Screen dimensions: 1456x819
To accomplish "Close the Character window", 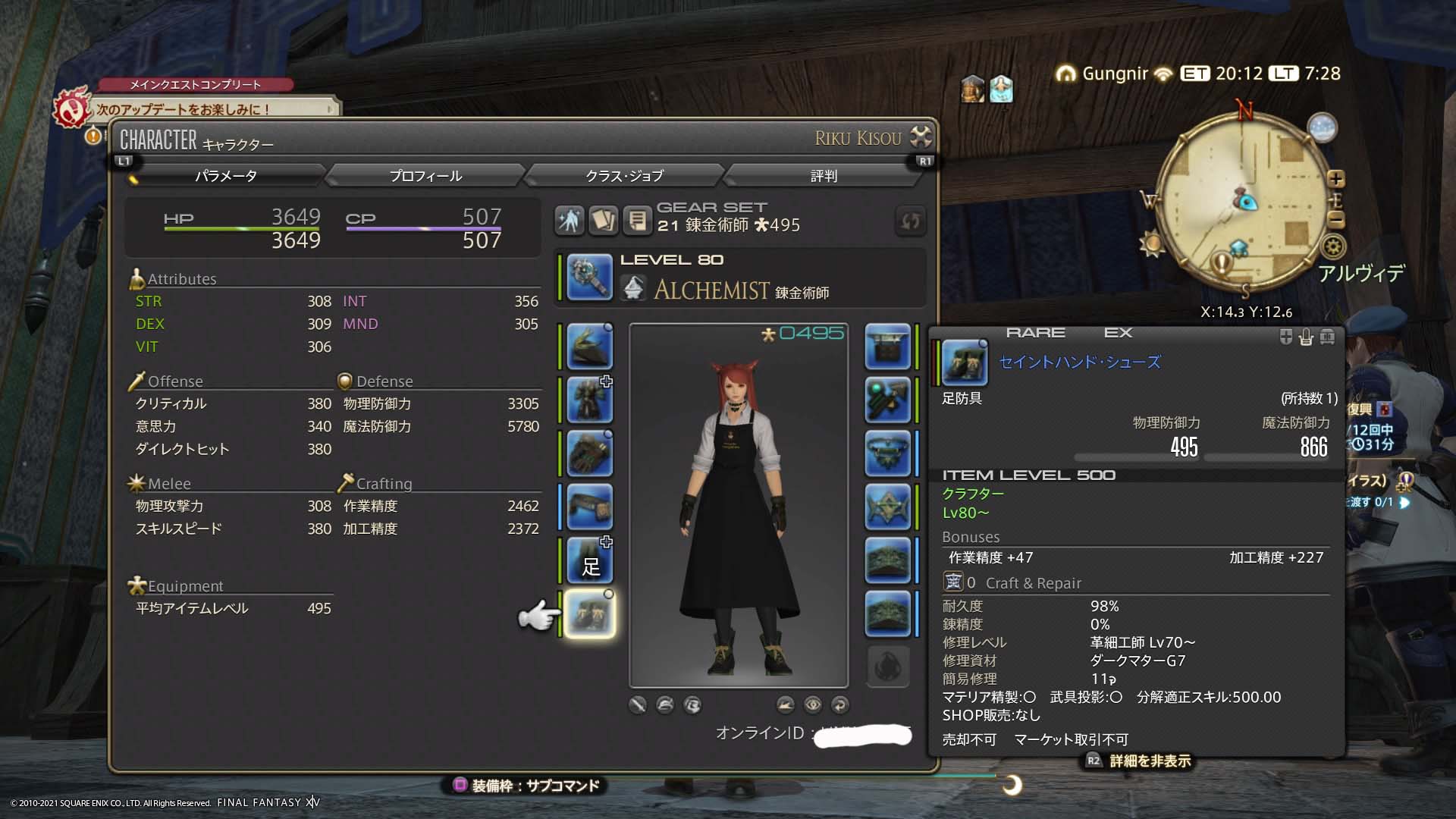I will coord(921,136).
